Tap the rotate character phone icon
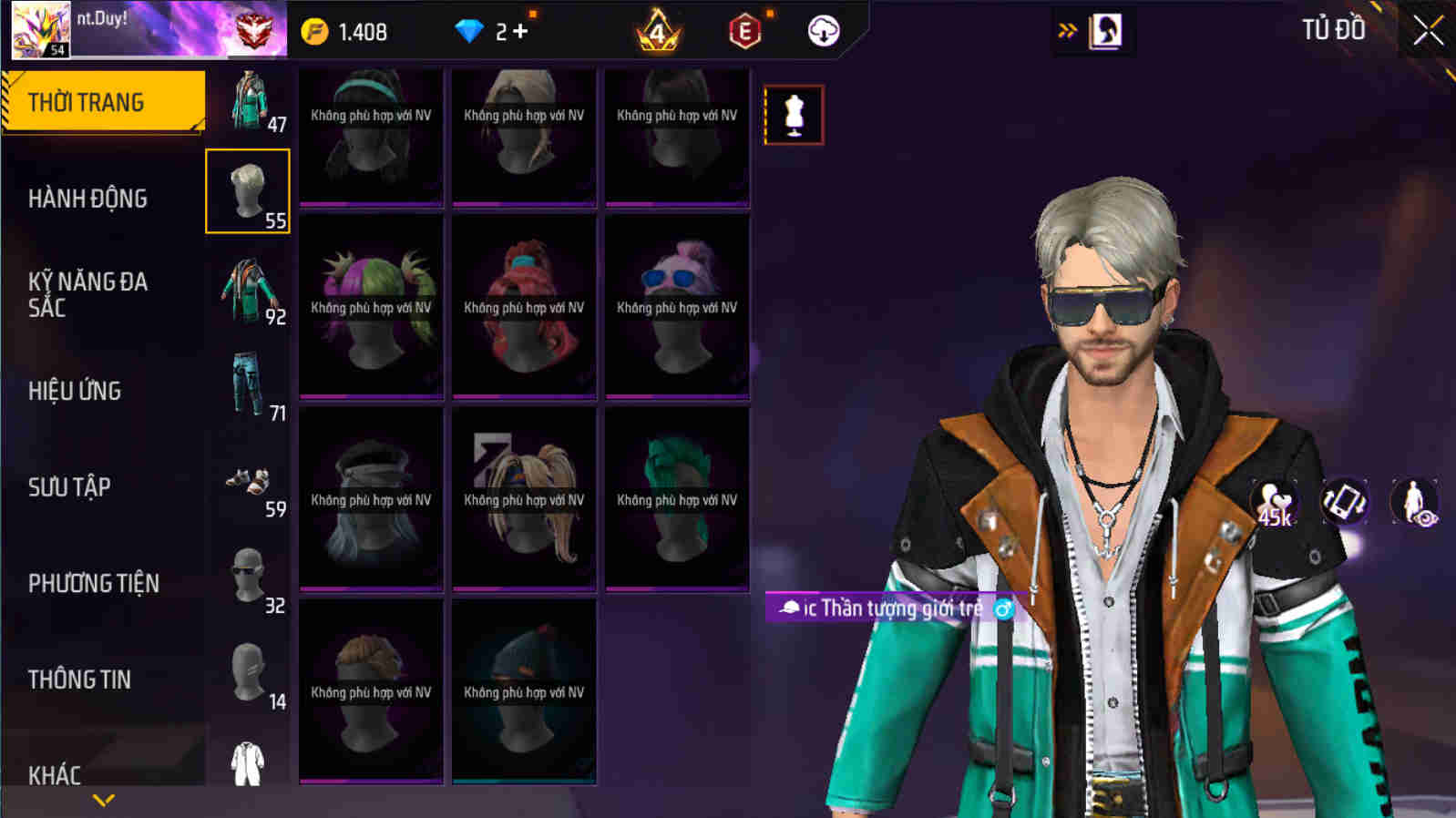This screenshot has width=1456, height=818. point(1347,502)
